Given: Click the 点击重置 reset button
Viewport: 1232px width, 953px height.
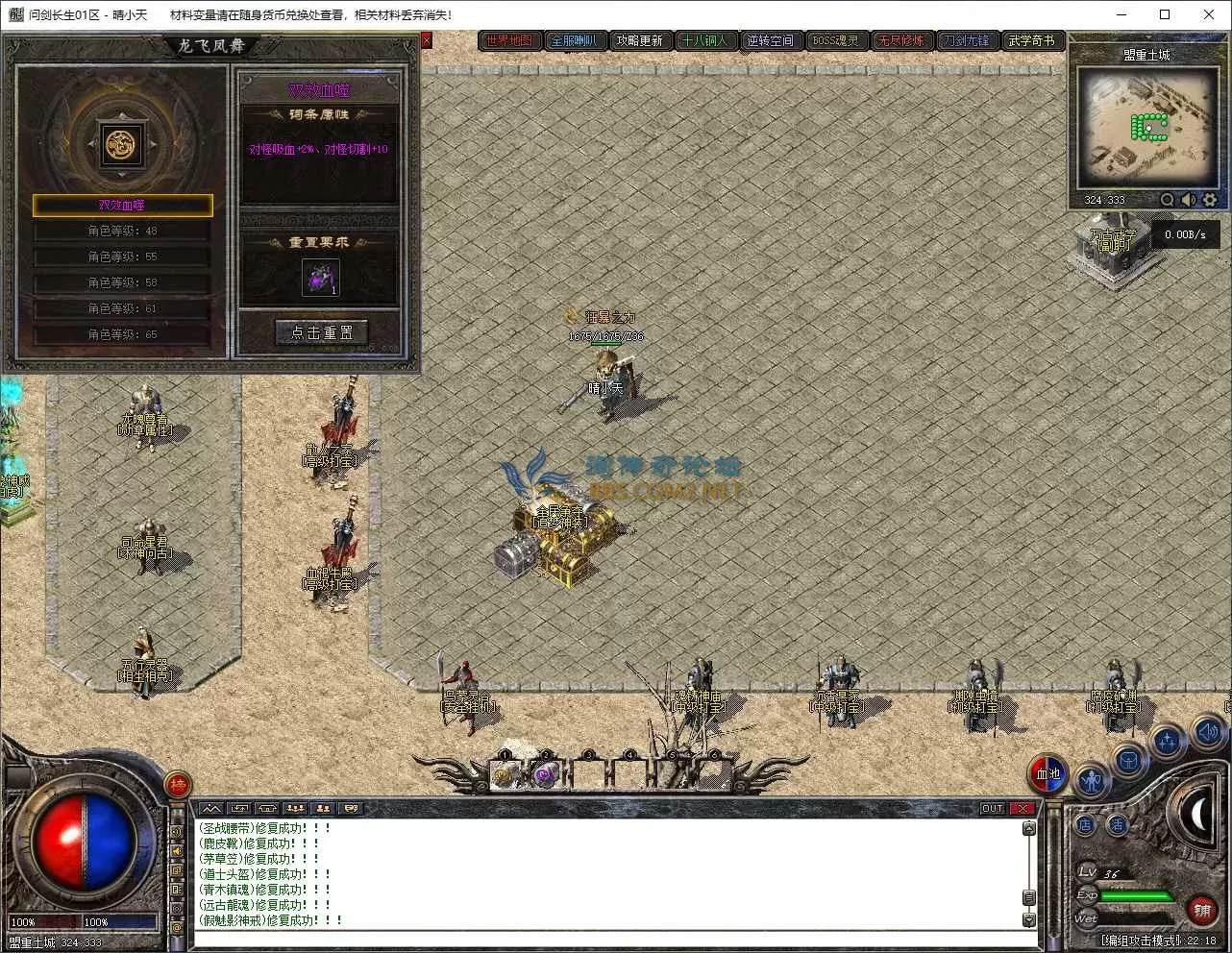Looking at the screenshot, I should [x=321, y=332].
